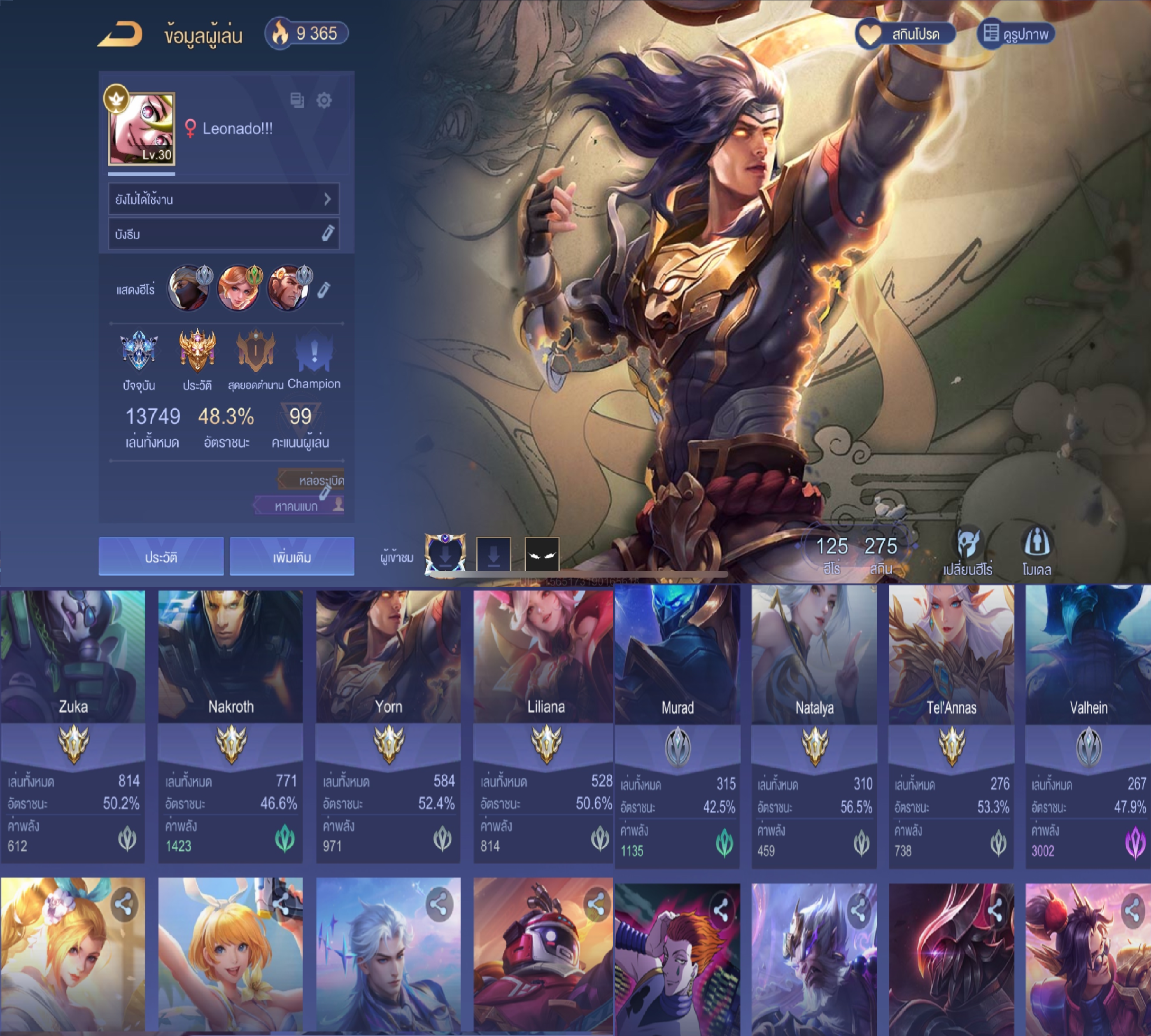Click the Leonado!!! player avatar
1151x1036 pixels.
pyautogui.click(x=142, y=129)
